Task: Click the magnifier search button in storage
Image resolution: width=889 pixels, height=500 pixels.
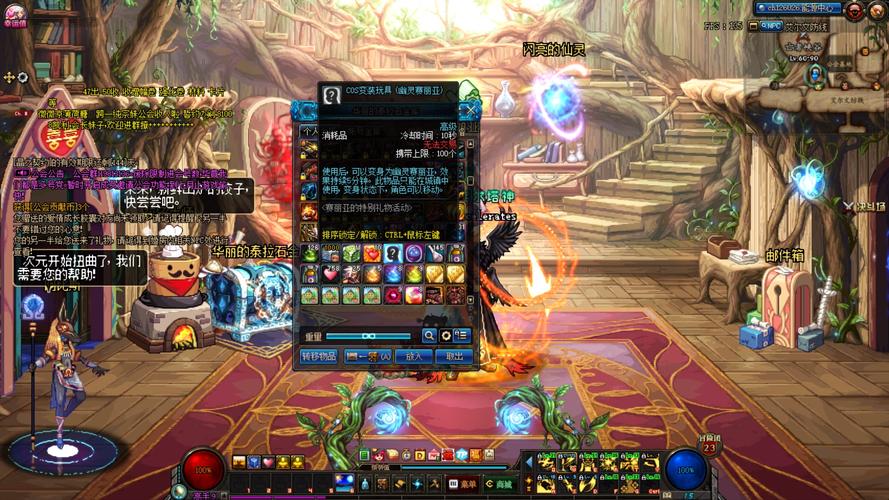Action: 429,336
